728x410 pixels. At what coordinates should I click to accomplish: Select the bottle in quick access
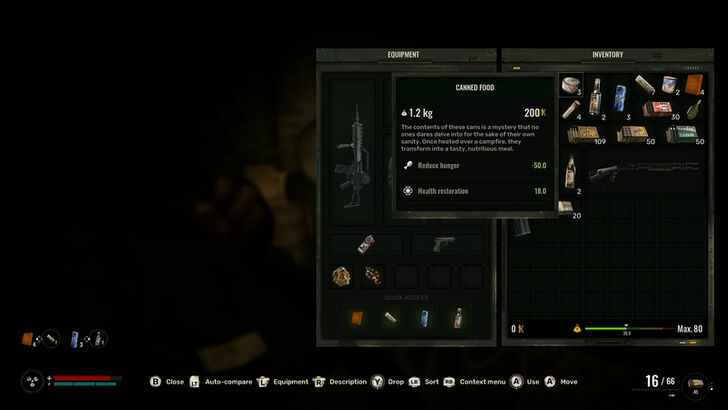click(x=456, y=318)
